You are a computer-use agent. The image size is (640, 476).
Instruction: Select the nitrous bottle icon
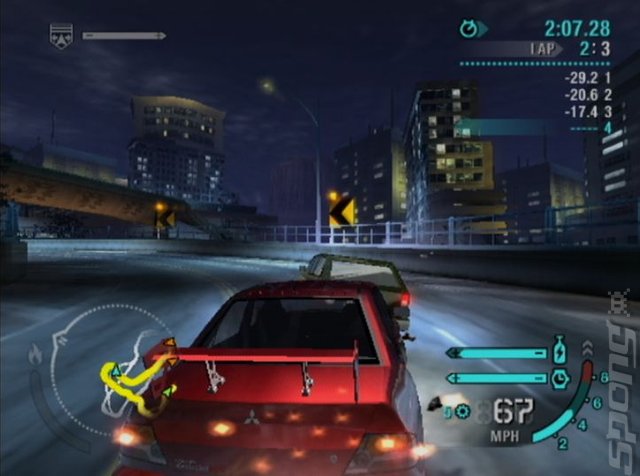[557, 353]
